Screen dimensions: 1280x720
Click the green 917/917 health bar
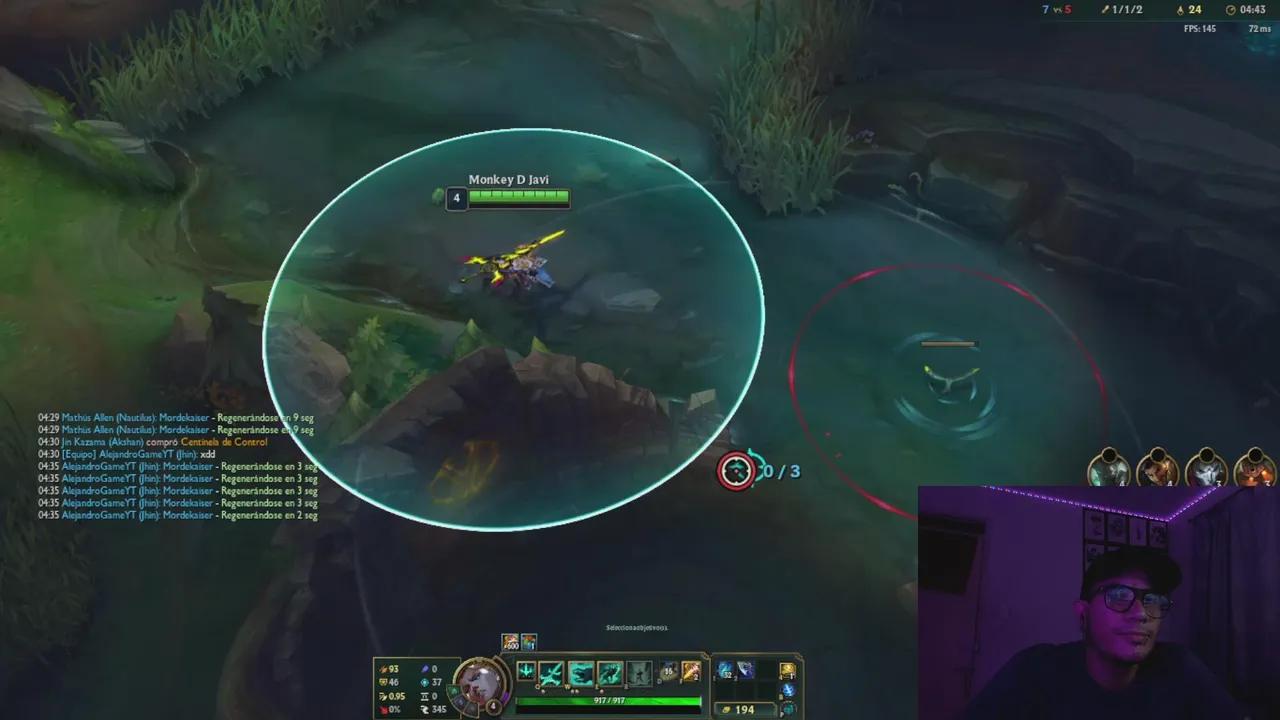609,700
